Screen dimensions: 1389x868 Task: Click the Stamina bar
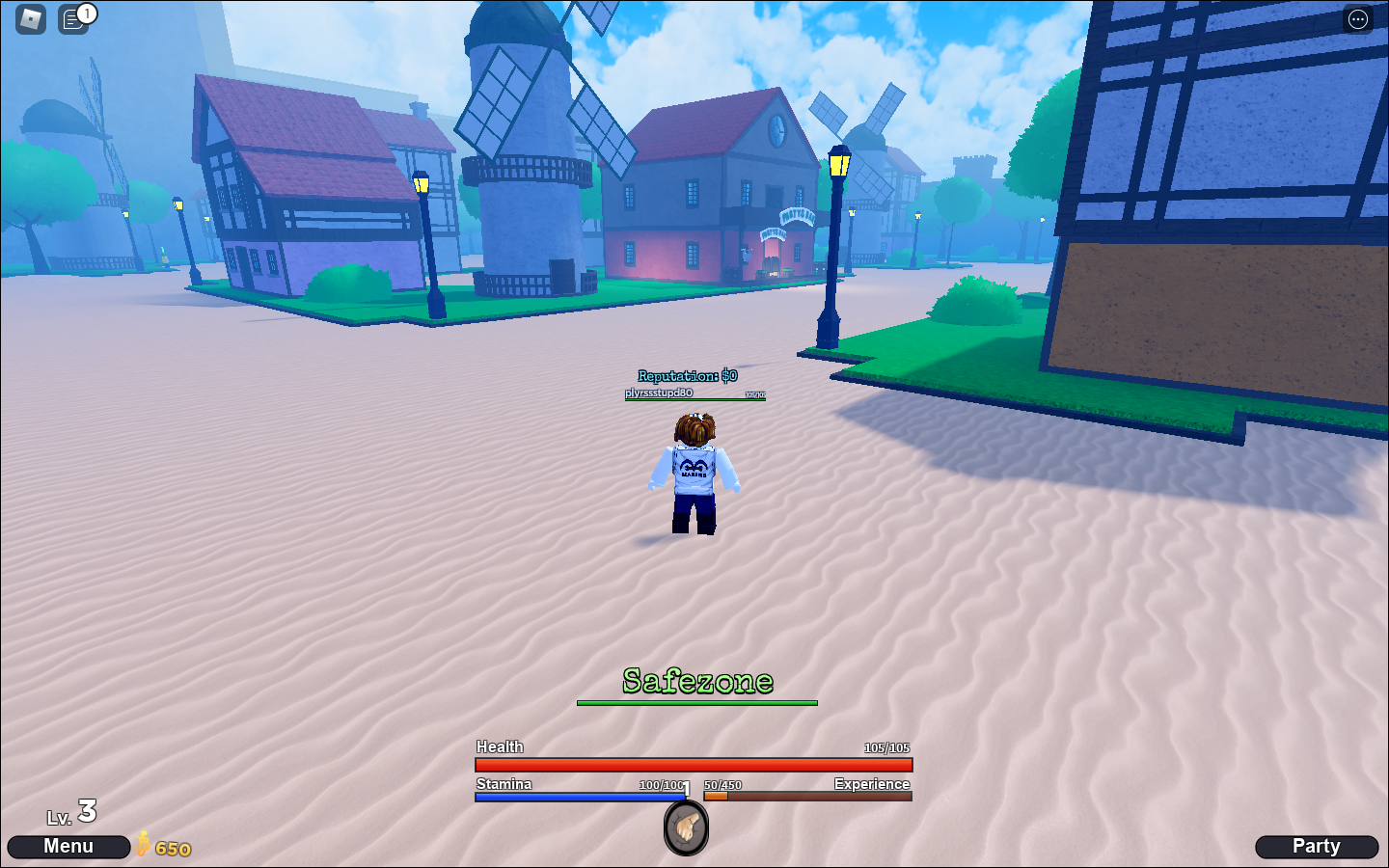pyautogui.click(x=579, y=798)
